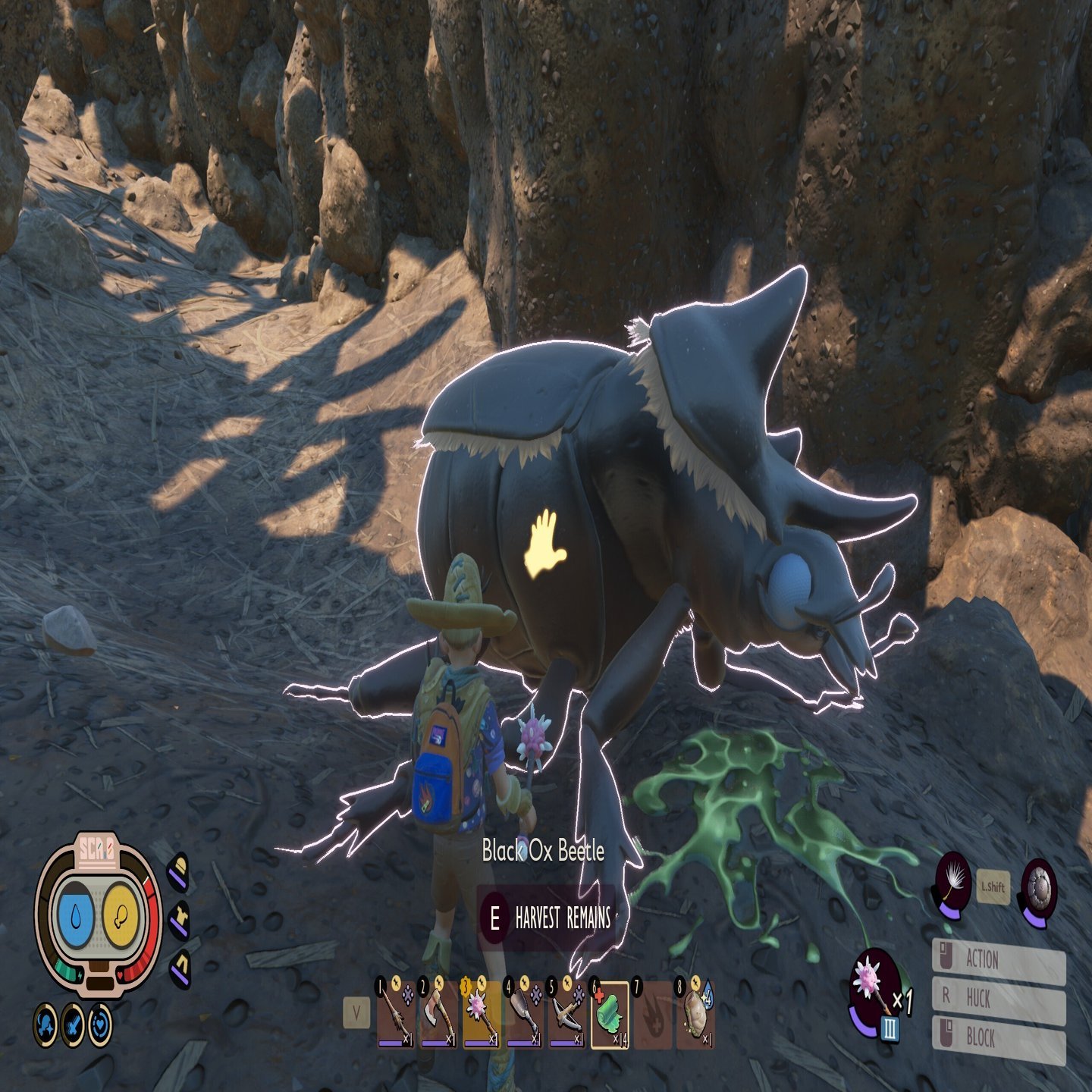1092x1092 pixels.
Task: Select the grey round shield icon
Action: click(1038, 883)
